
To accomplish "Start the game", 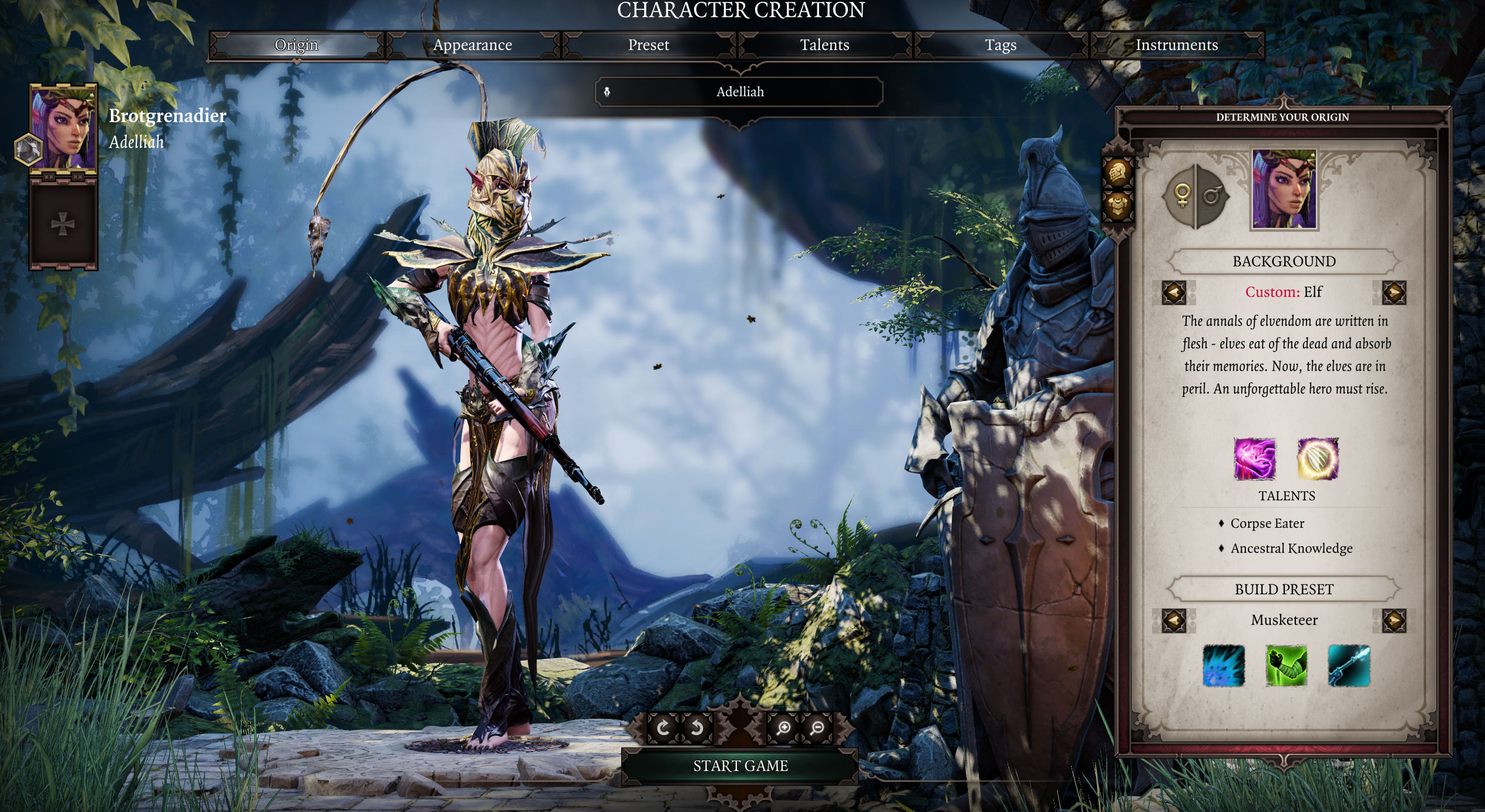I will pos(740,766).
